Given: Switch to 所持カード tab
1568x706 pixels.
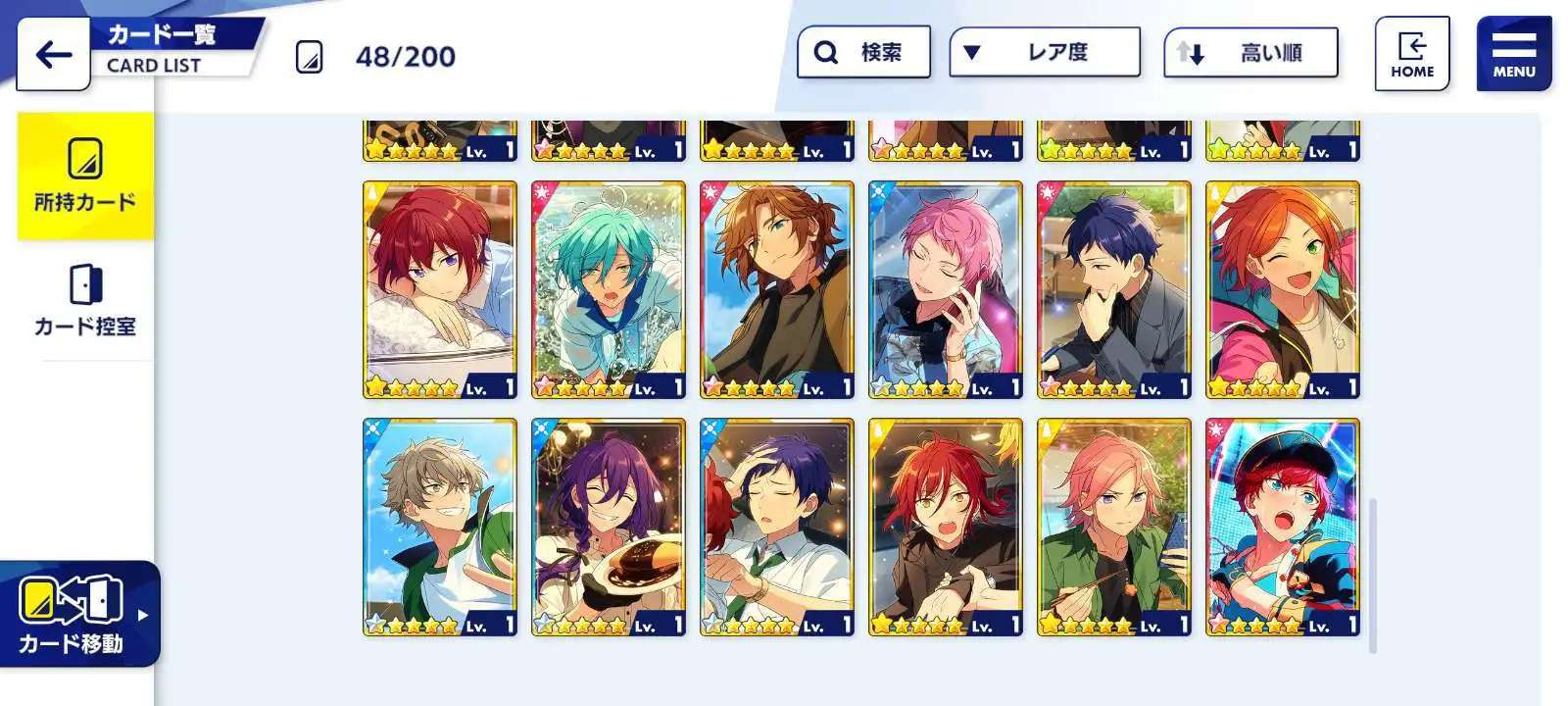Looking at the screenshot, I should (x=85, y=176).
